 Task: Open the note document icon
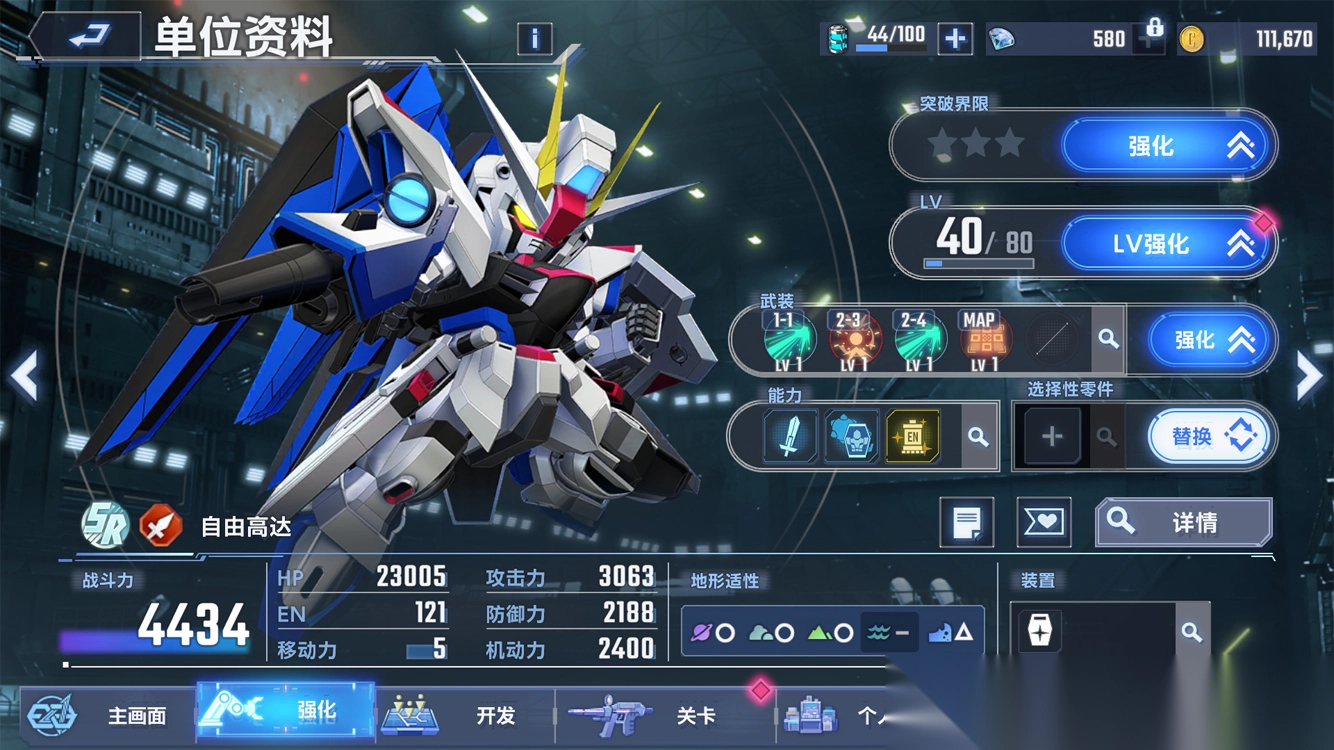[966, 522]
